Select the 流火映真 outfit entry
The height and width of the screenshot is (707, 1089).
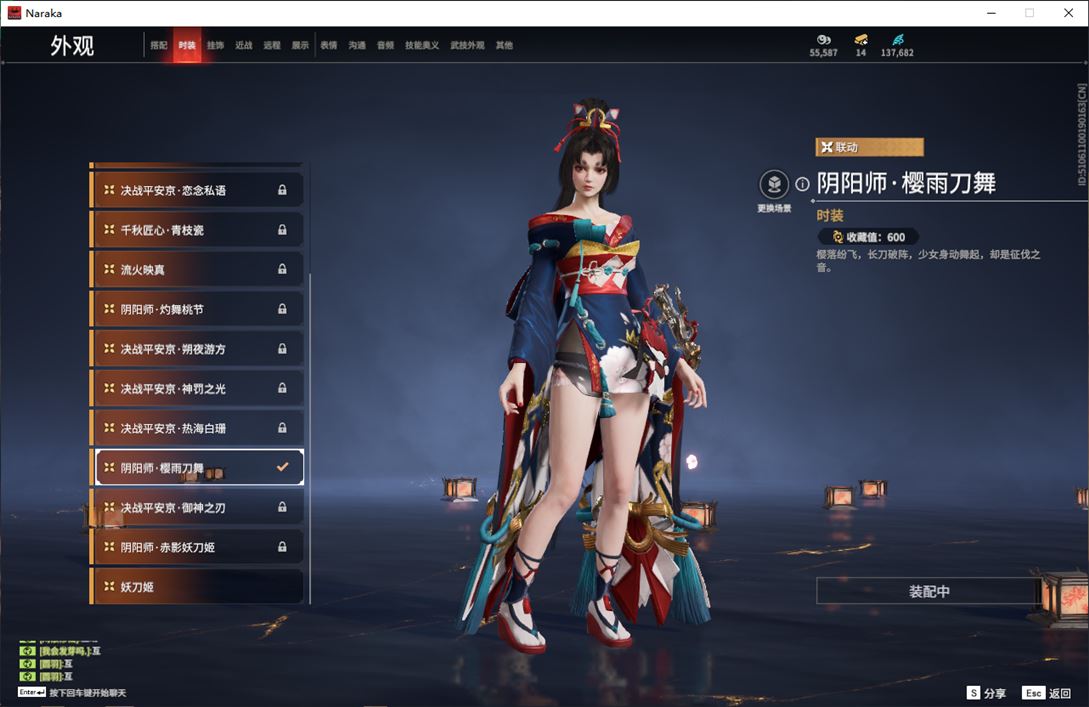pyautogui.click(x=197, y=270)
